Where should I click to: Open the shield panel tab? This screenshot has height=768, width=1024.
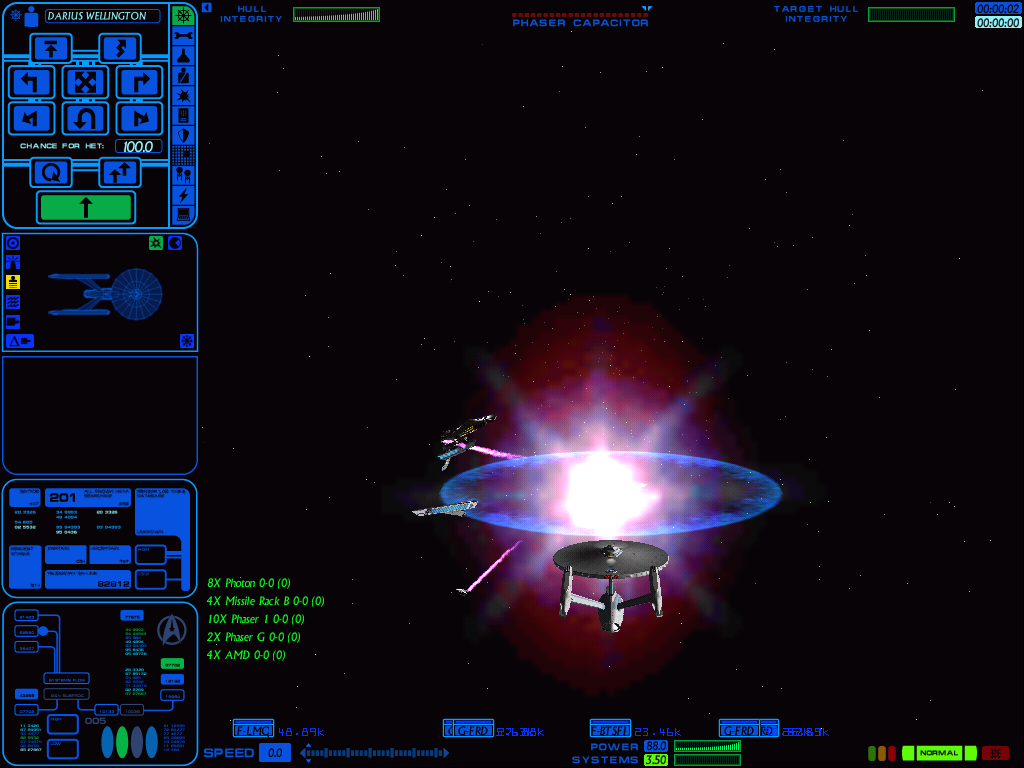183,135
